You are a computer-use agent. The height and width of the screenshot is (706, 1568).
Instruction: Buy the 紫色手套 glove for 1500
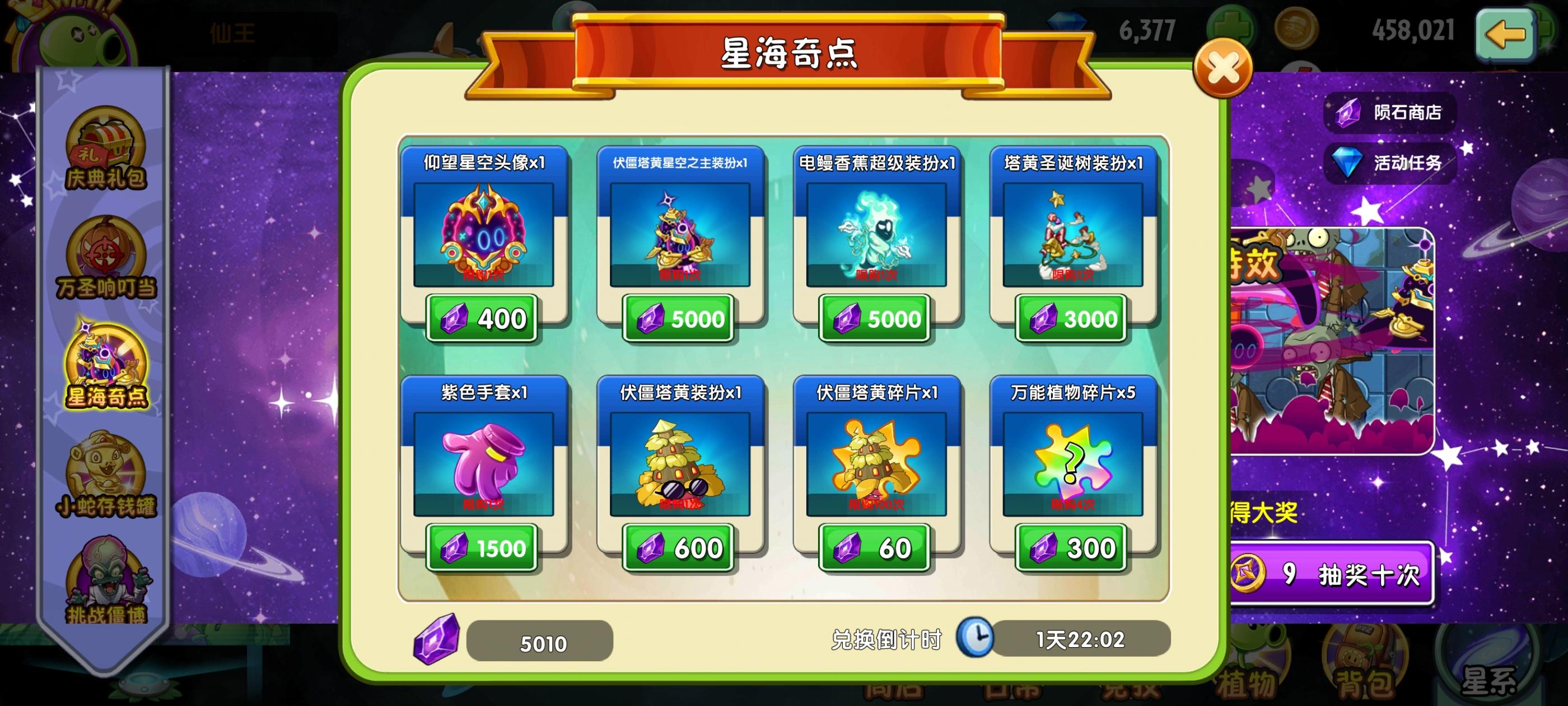[483, 547]
